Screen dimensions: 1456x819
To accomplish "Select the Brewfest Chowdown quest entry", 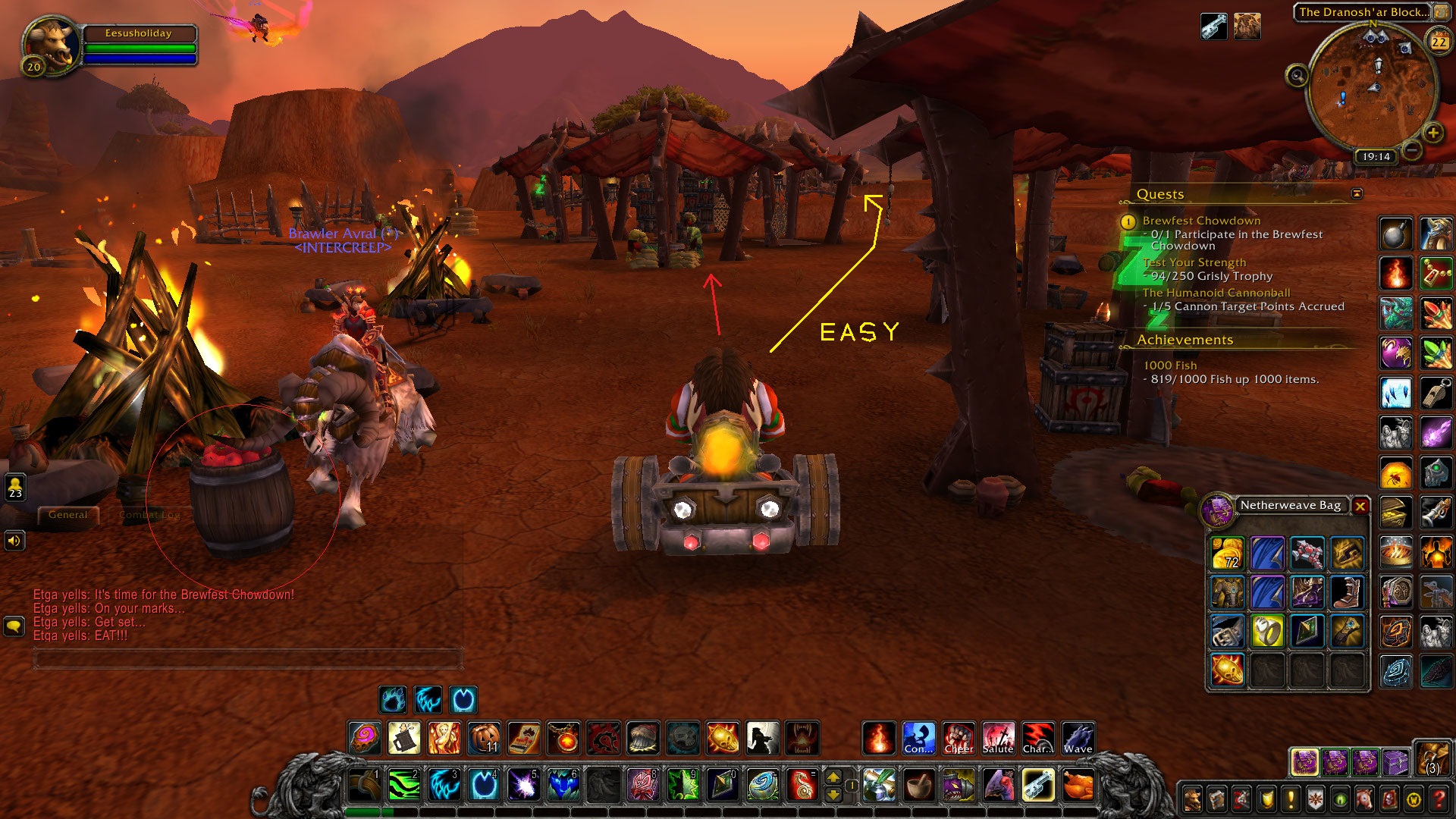I will [1201, 221].
